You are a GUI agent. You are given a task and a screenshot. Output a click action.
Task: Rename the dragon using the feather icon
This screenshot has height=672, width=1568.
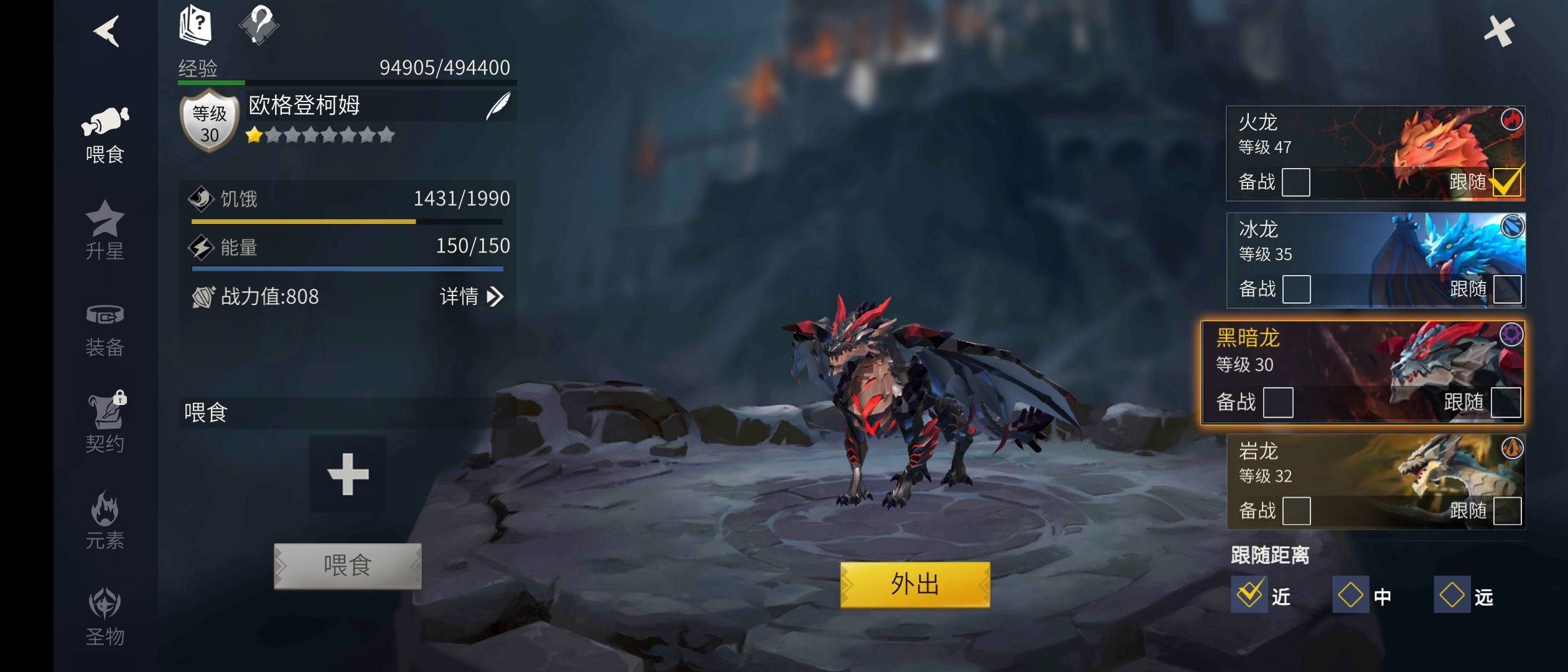point(498,106)
